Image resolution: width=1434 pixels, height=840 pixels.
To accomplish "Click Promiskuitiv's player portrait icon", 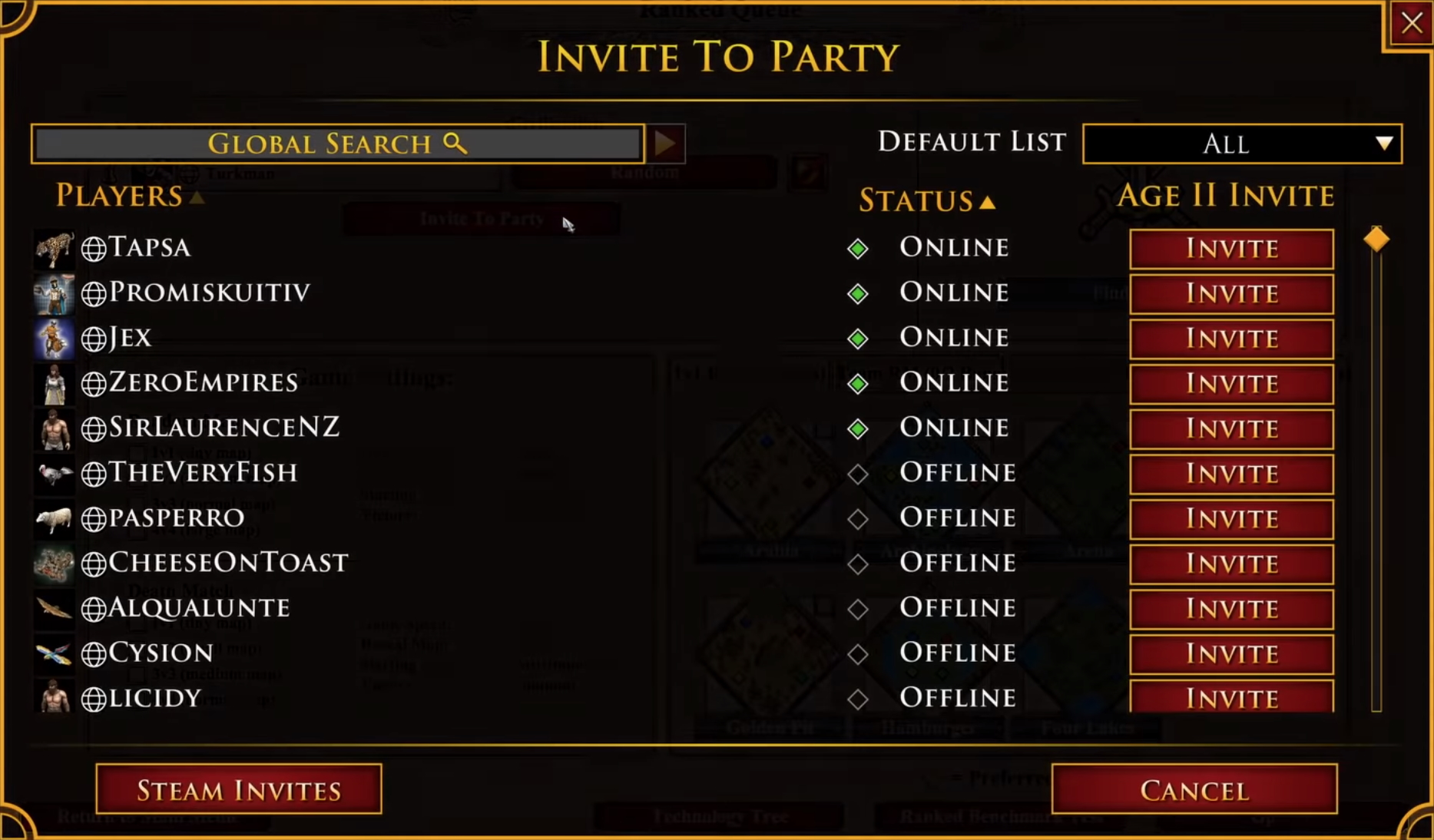I will [x=55, y=293].
